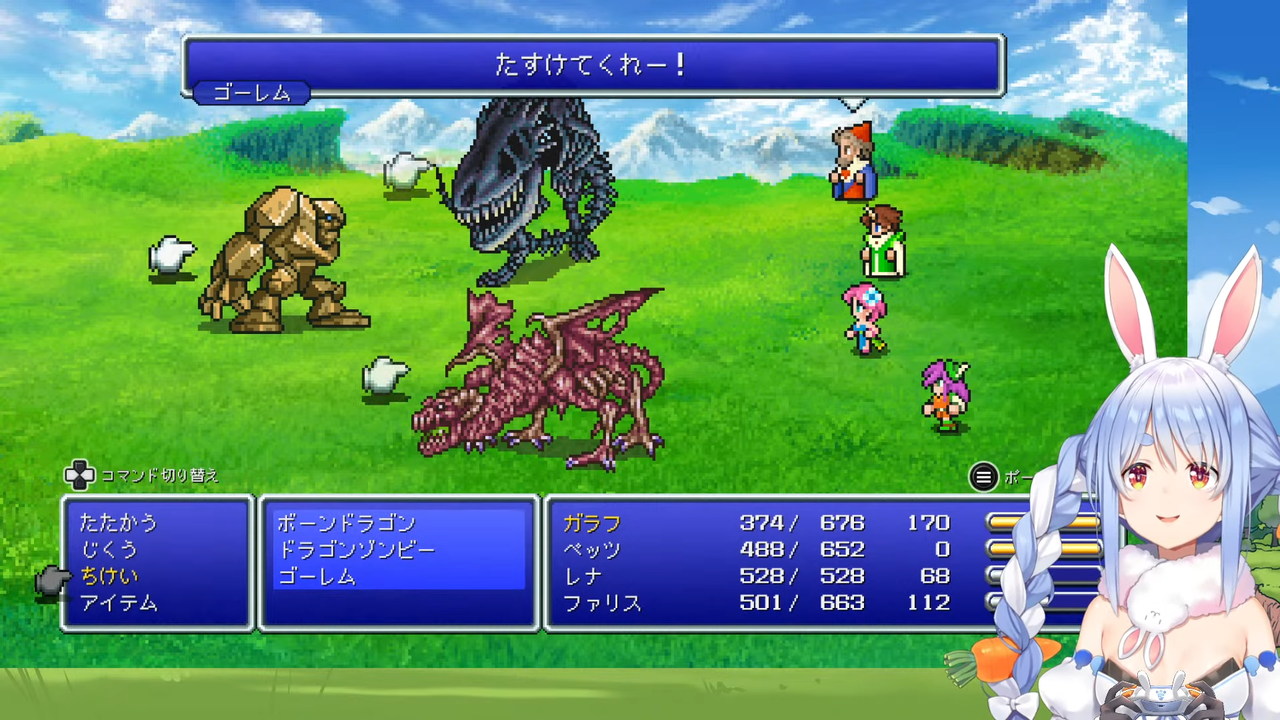The height and width of the screenshot is (720, 1280).
Task: Click the たすけてくれー！ message box
Action: click(x=592, y=64)
